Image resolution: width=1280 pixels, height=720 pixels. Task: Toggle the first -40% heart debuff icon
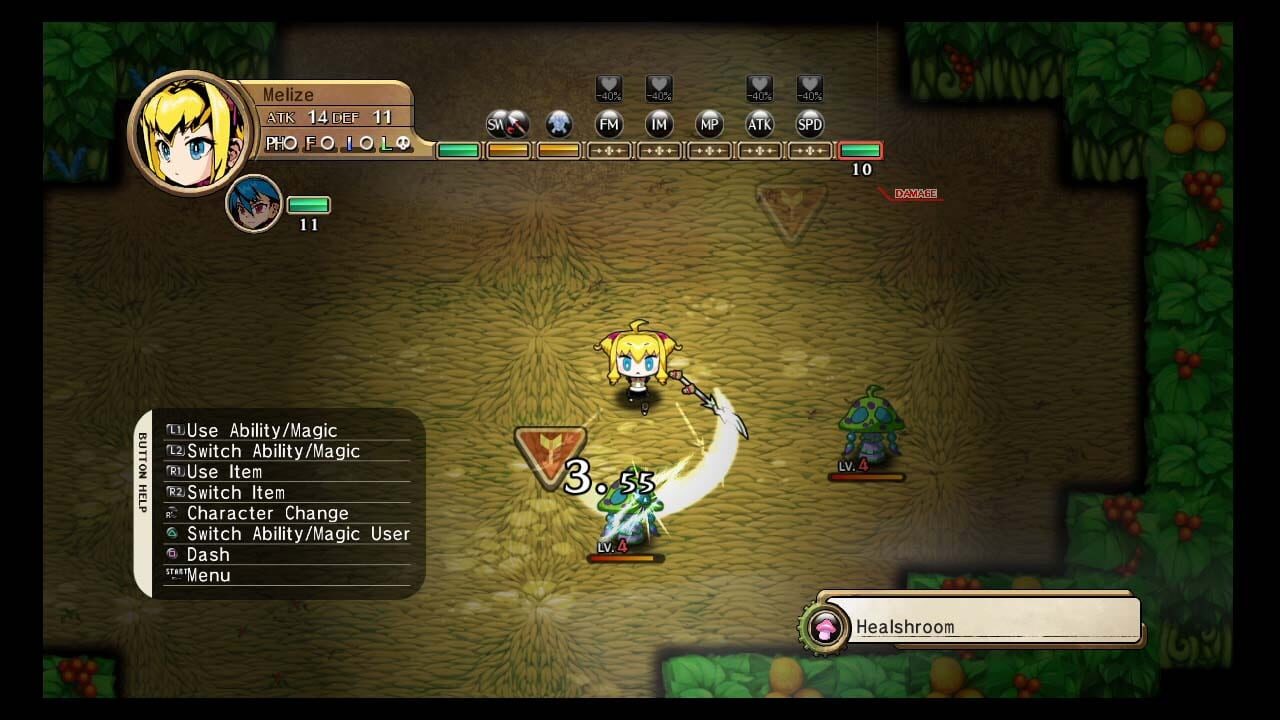point(609,88)
